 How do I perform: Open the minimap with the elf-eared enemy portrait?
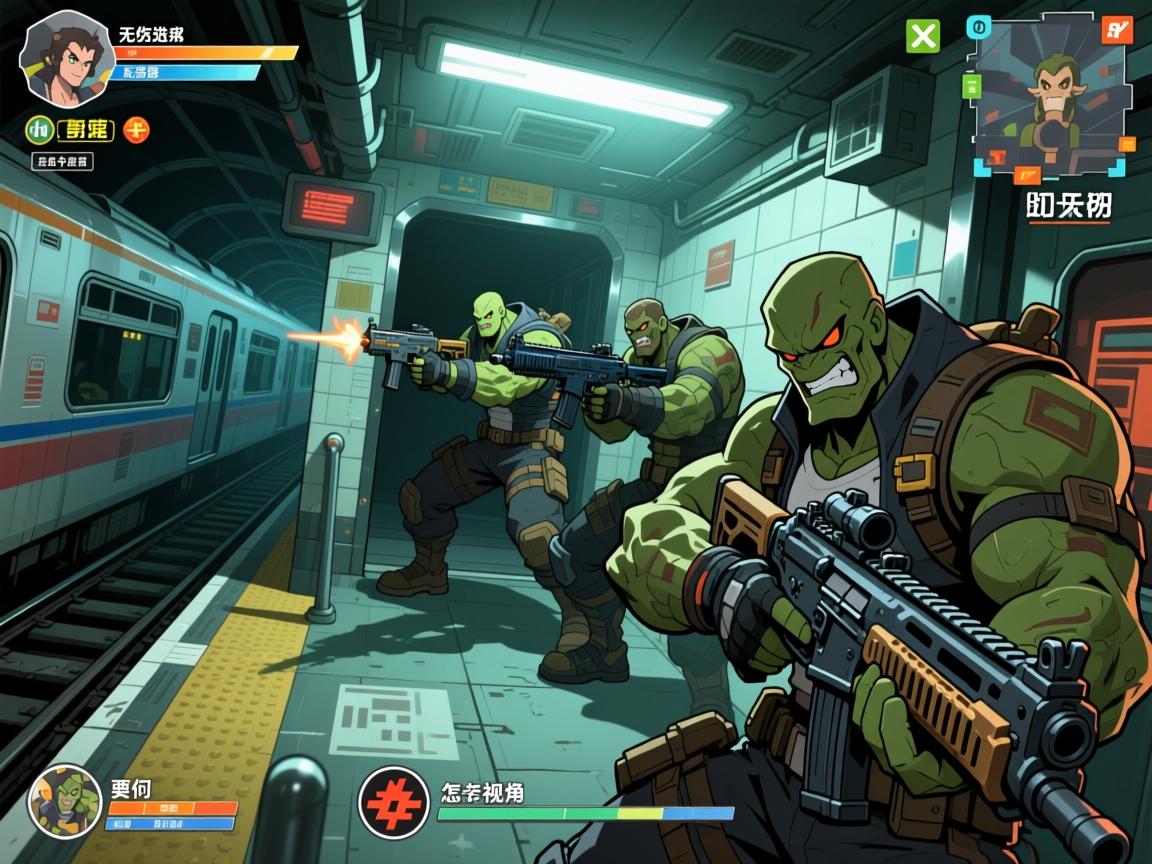pyautogui.click(x=1050, y=95)
